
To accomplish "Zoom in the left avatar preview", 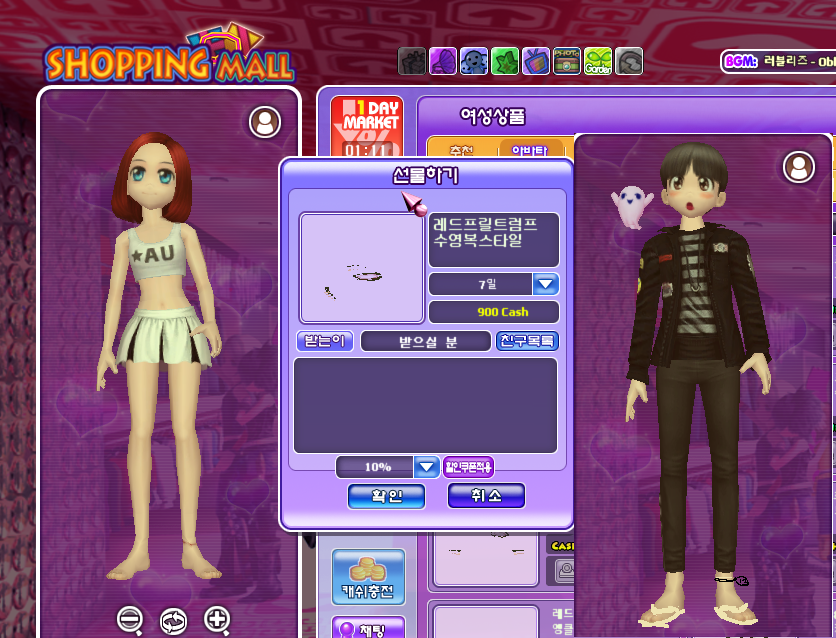I will (x=217, y=619).
